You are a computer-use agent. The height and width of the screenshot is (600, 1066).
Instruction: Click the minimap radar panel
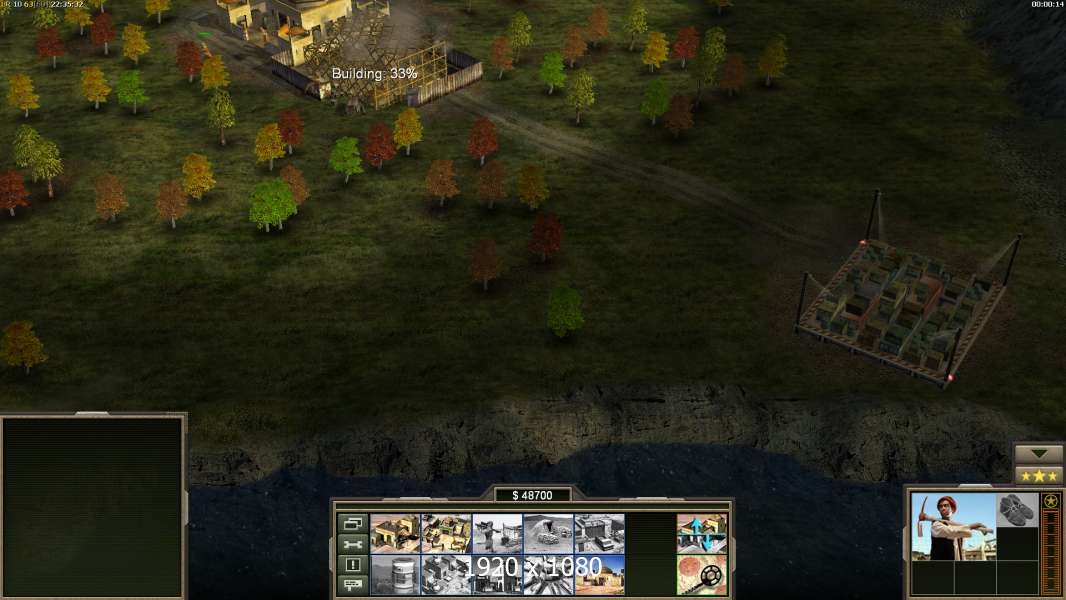[93, 507]
